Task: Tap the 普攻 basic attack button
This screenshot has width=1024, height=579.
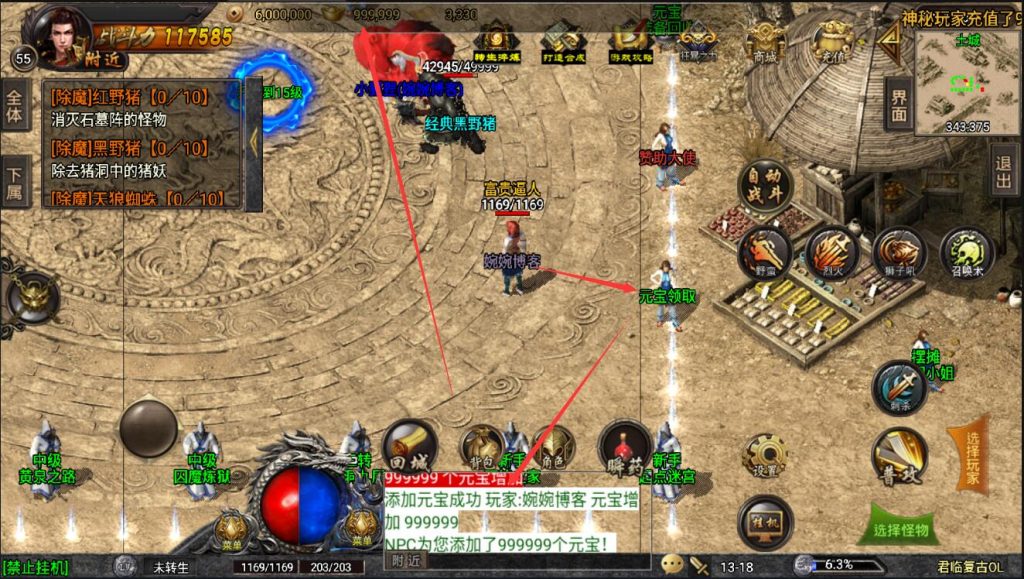Action: [898, 455]
